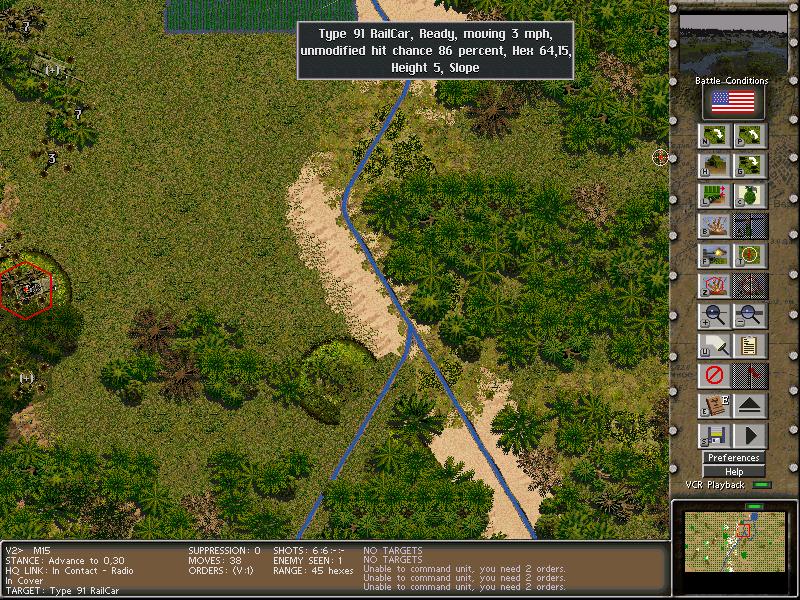Select the red prohibition circle button
This screenshot has height=600, width=800.
coord(715,376)
